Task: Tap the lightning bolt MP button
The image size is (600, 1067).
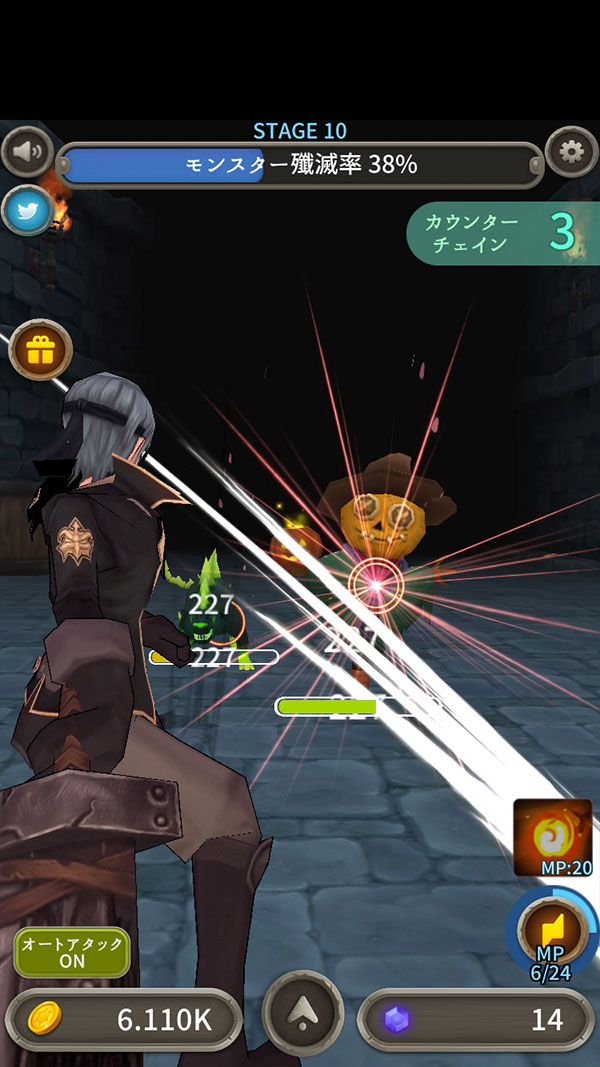Action: pyautogui.click(x=552, y=930)
